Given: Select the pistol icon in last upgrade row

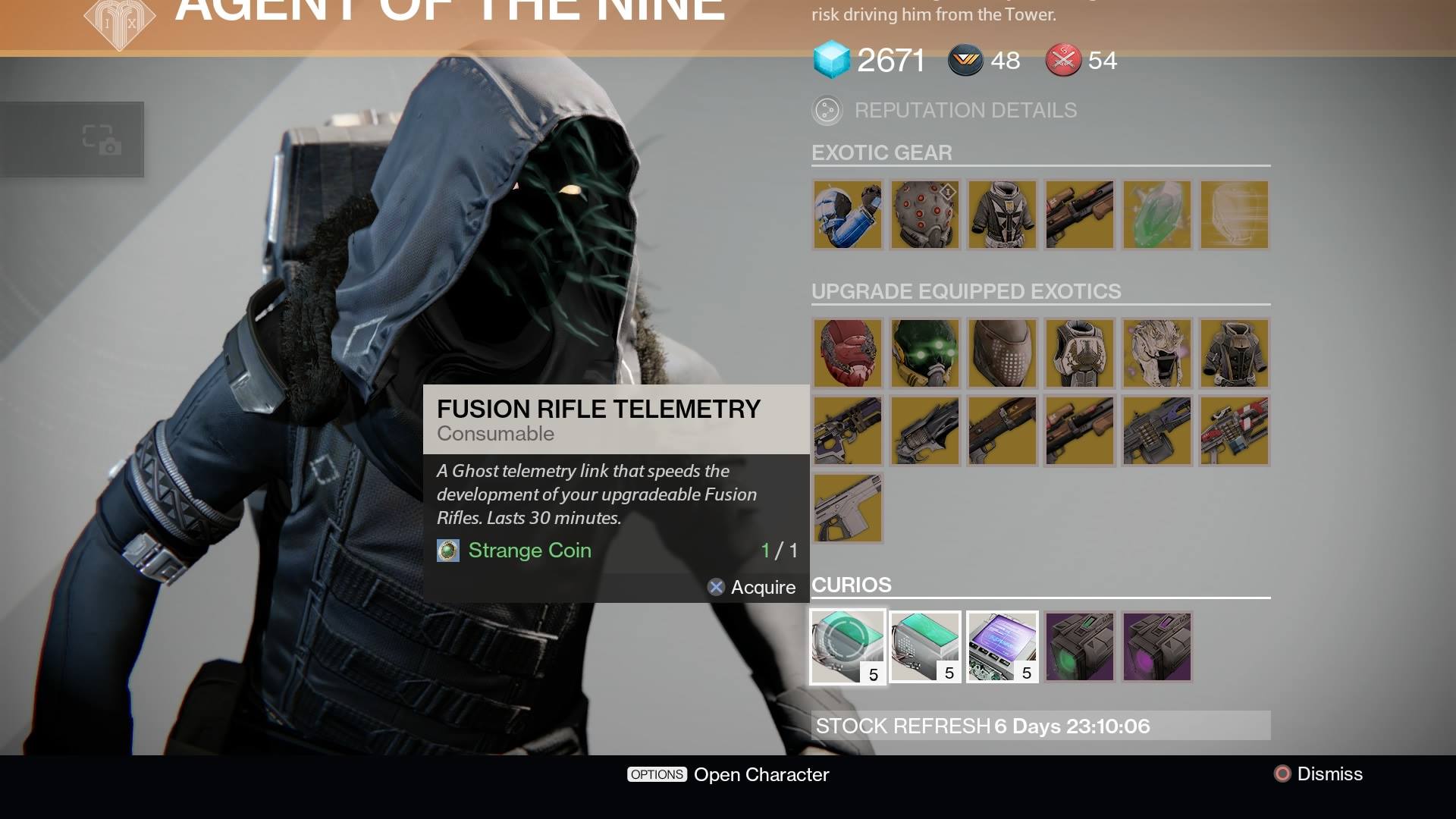Looking at the screenshot, I should click(x=847, y=508).
